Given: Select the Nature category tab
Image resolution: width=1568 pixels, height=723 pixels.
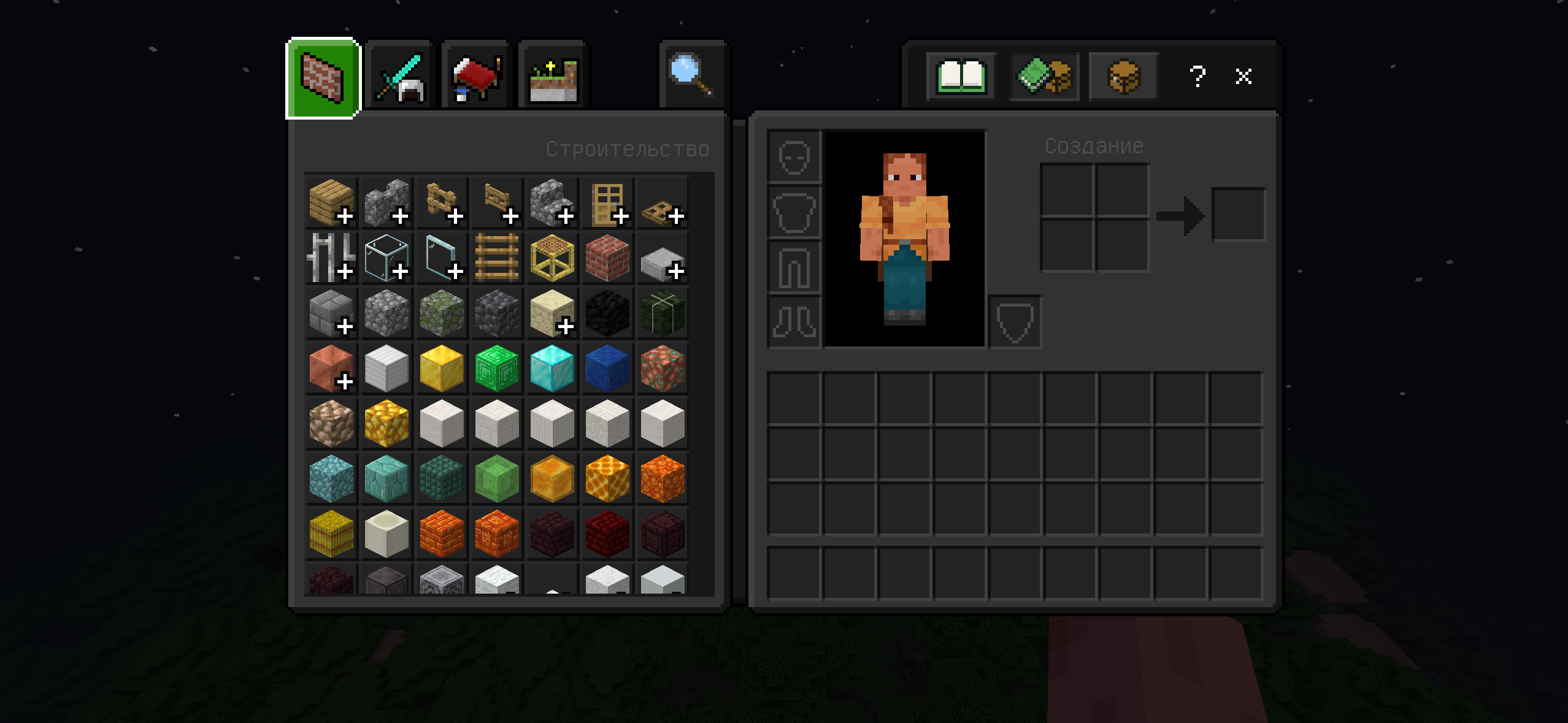Looking at the screenshot, I should click(553, 74).
